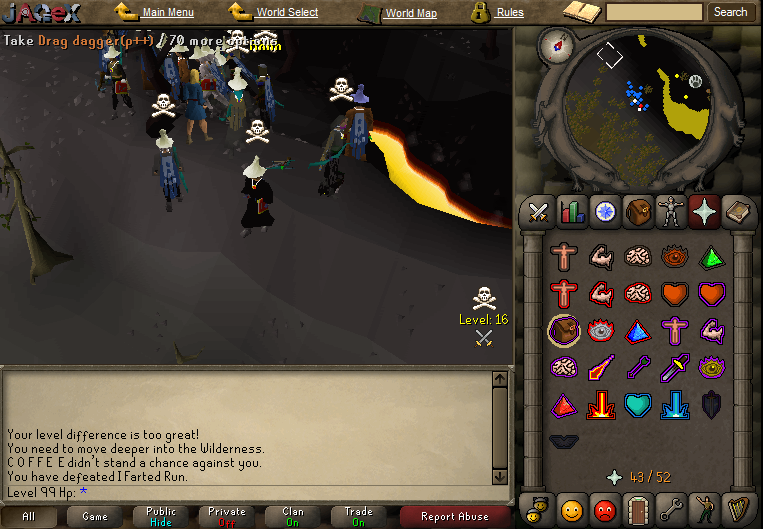This screenshot has height=529, width=763.
Task: Click the Search button
Action: [730, 12]
